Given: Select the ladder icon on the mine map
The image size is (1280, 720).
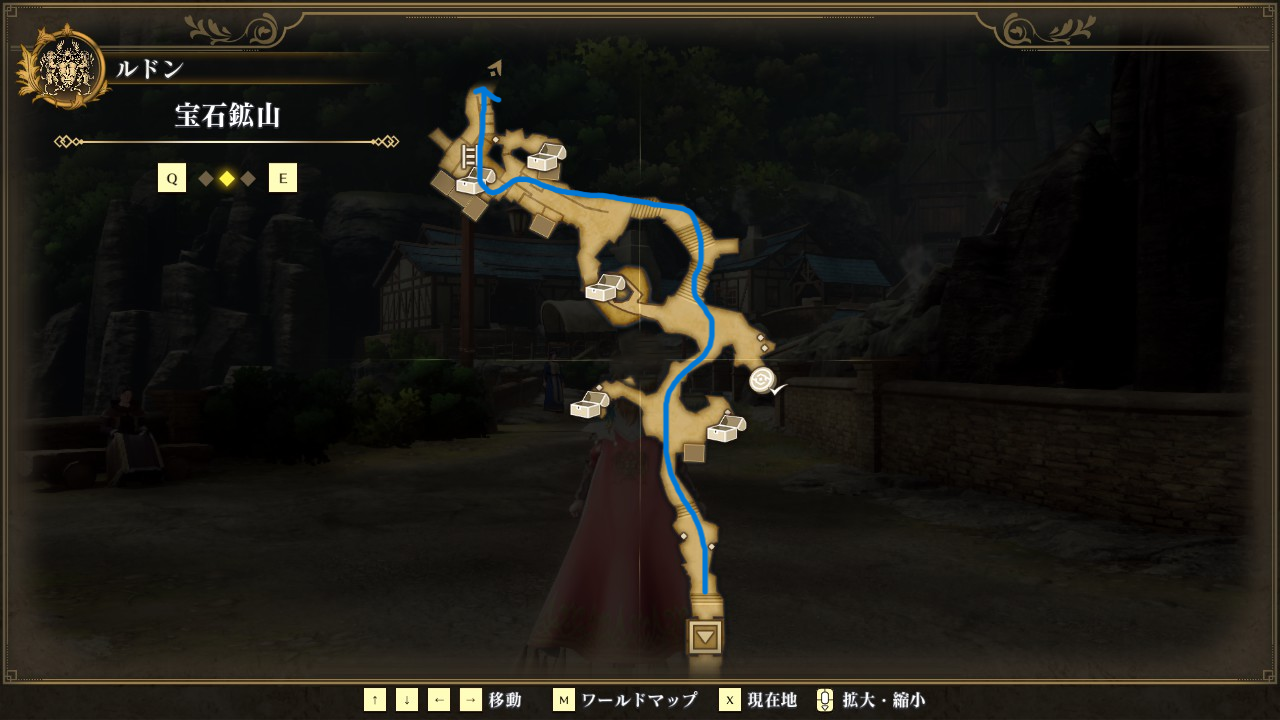Looking at the screenshot, I should (468, 157).
